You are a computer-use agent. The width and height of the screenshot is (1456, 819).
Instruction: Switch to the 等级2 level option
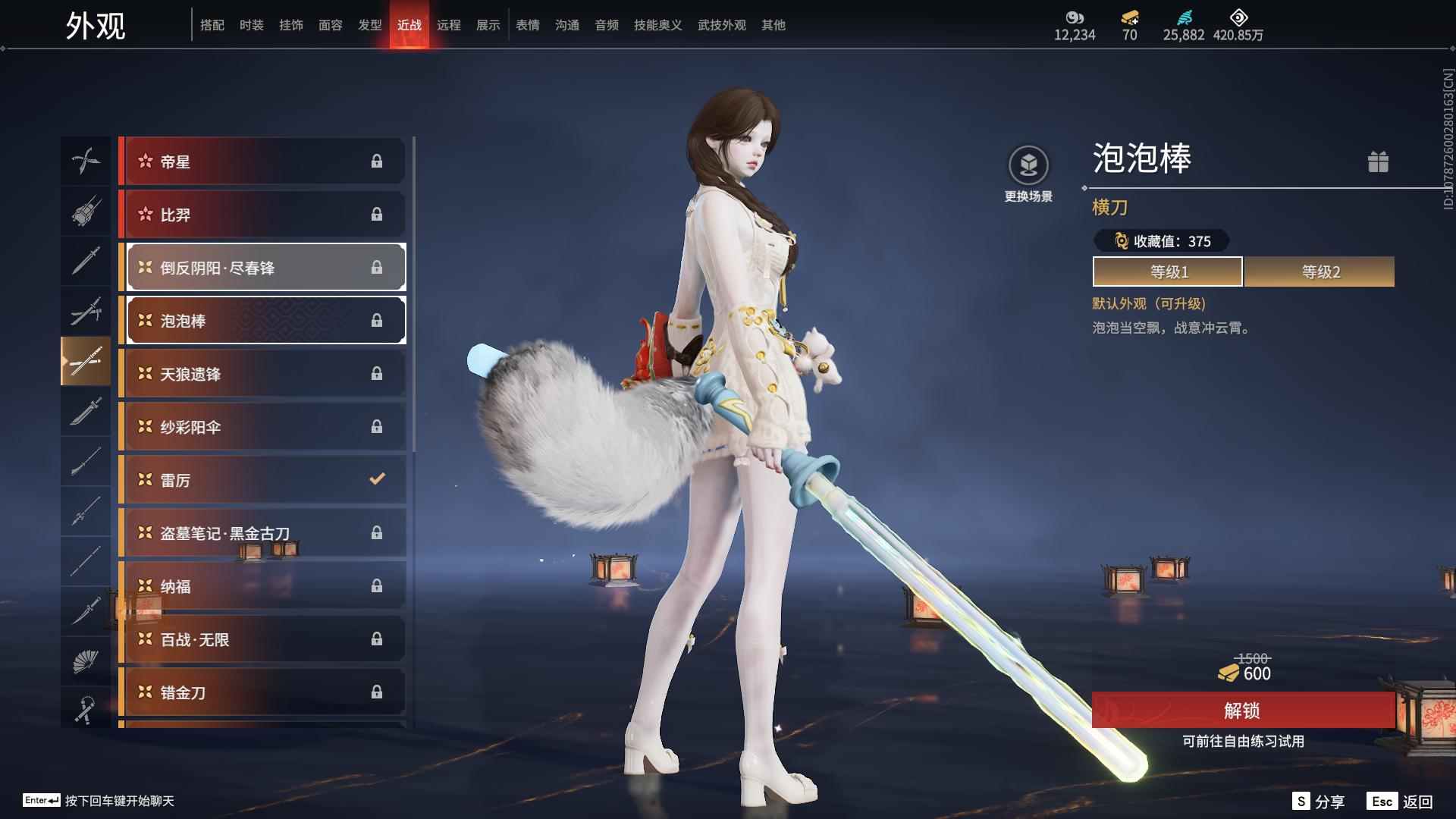1319,271
